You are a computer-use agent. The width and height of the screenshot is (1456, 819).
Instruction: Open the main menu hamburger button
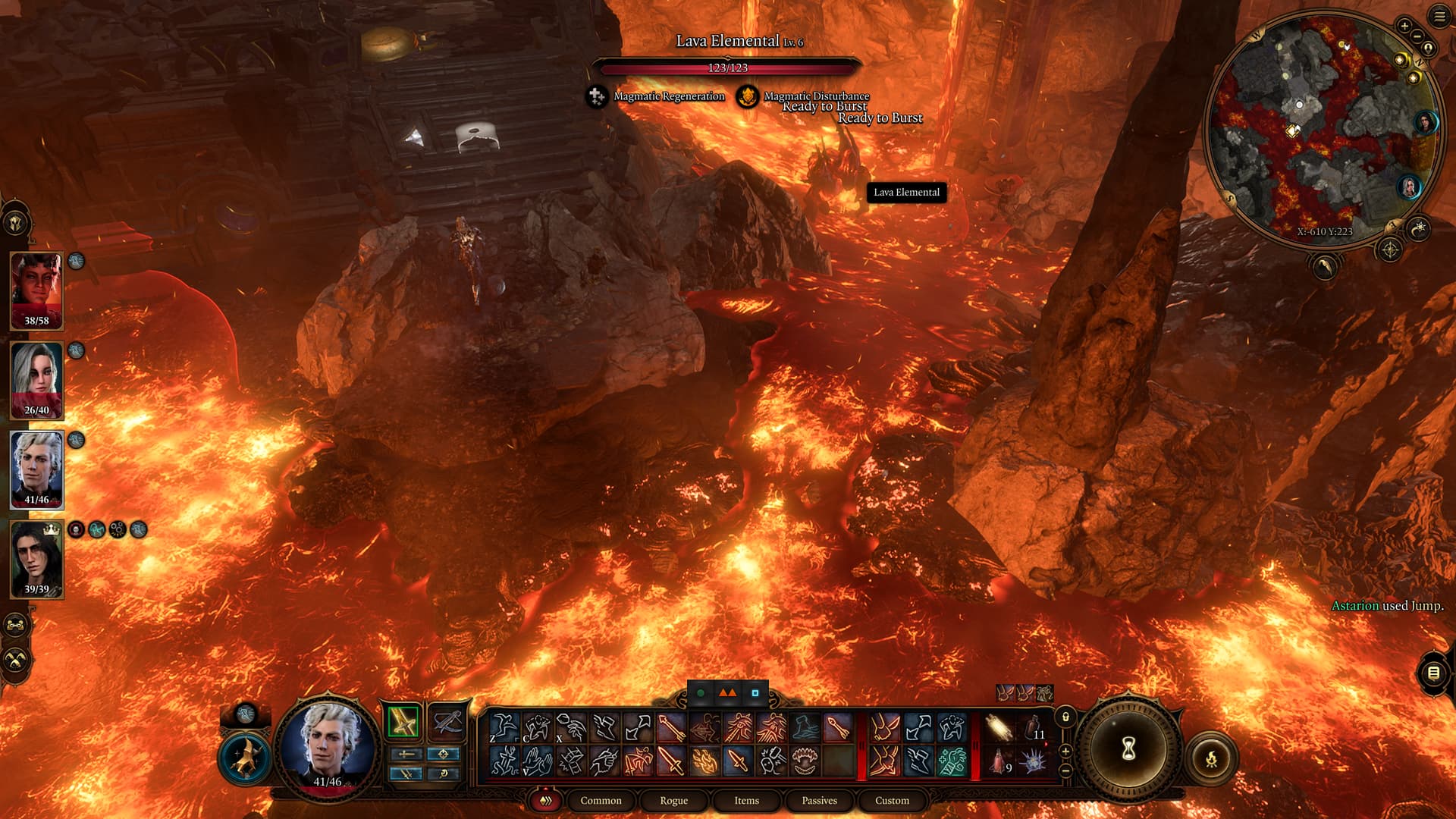(1439, 17)
